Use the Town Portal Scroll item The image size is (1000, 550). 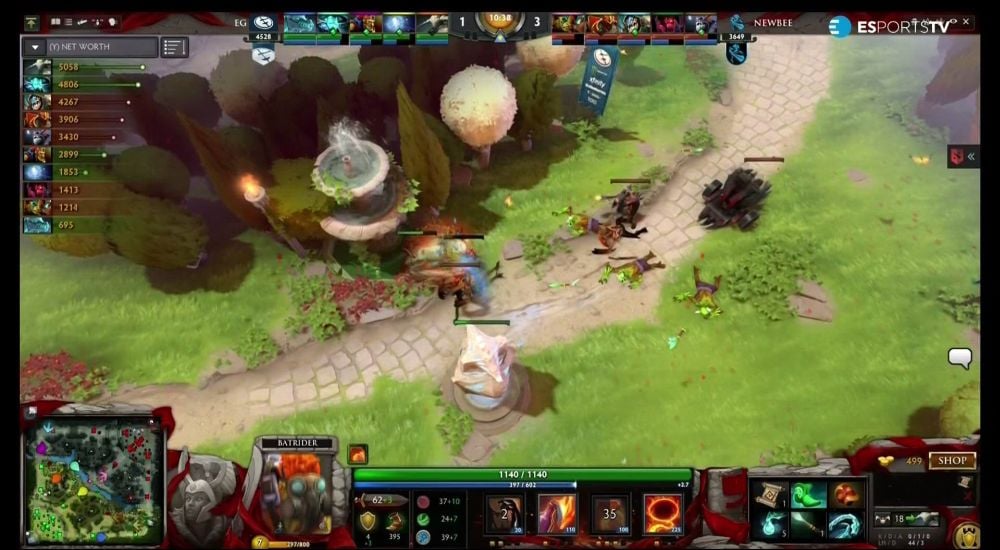pos(771,495)
